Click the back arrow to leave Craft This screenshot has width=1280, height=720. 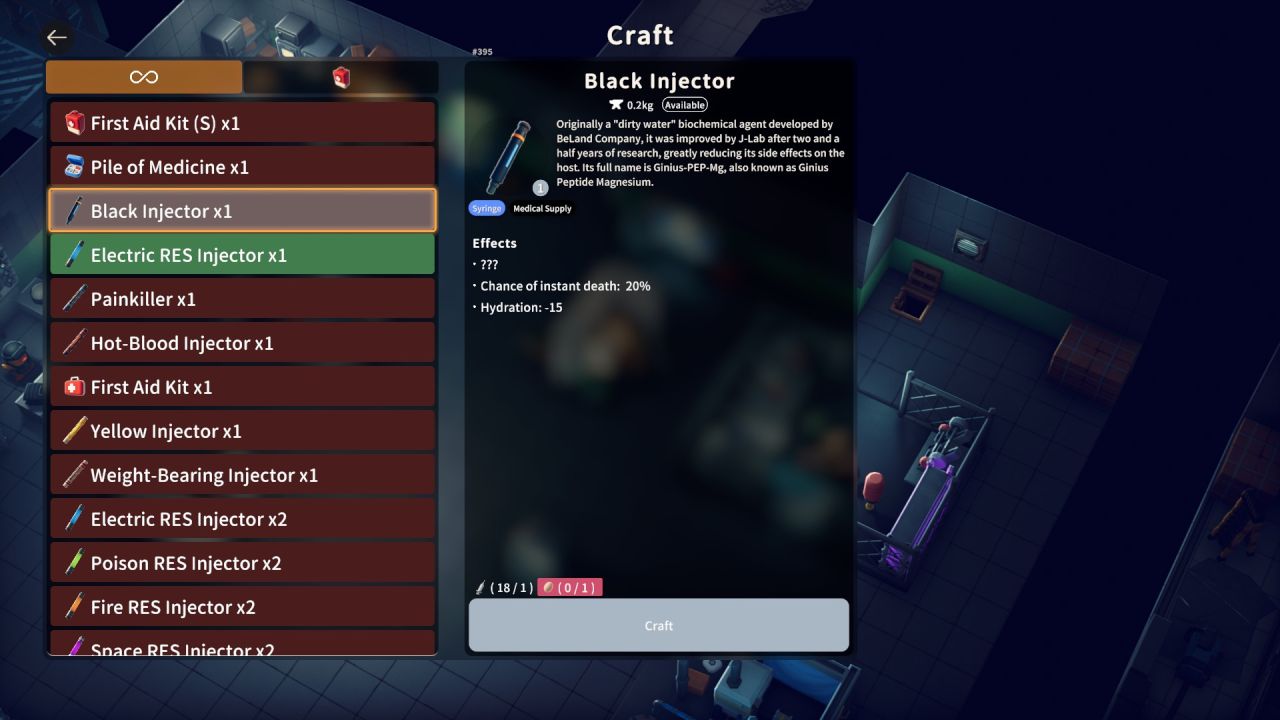[x=56, y=37]
